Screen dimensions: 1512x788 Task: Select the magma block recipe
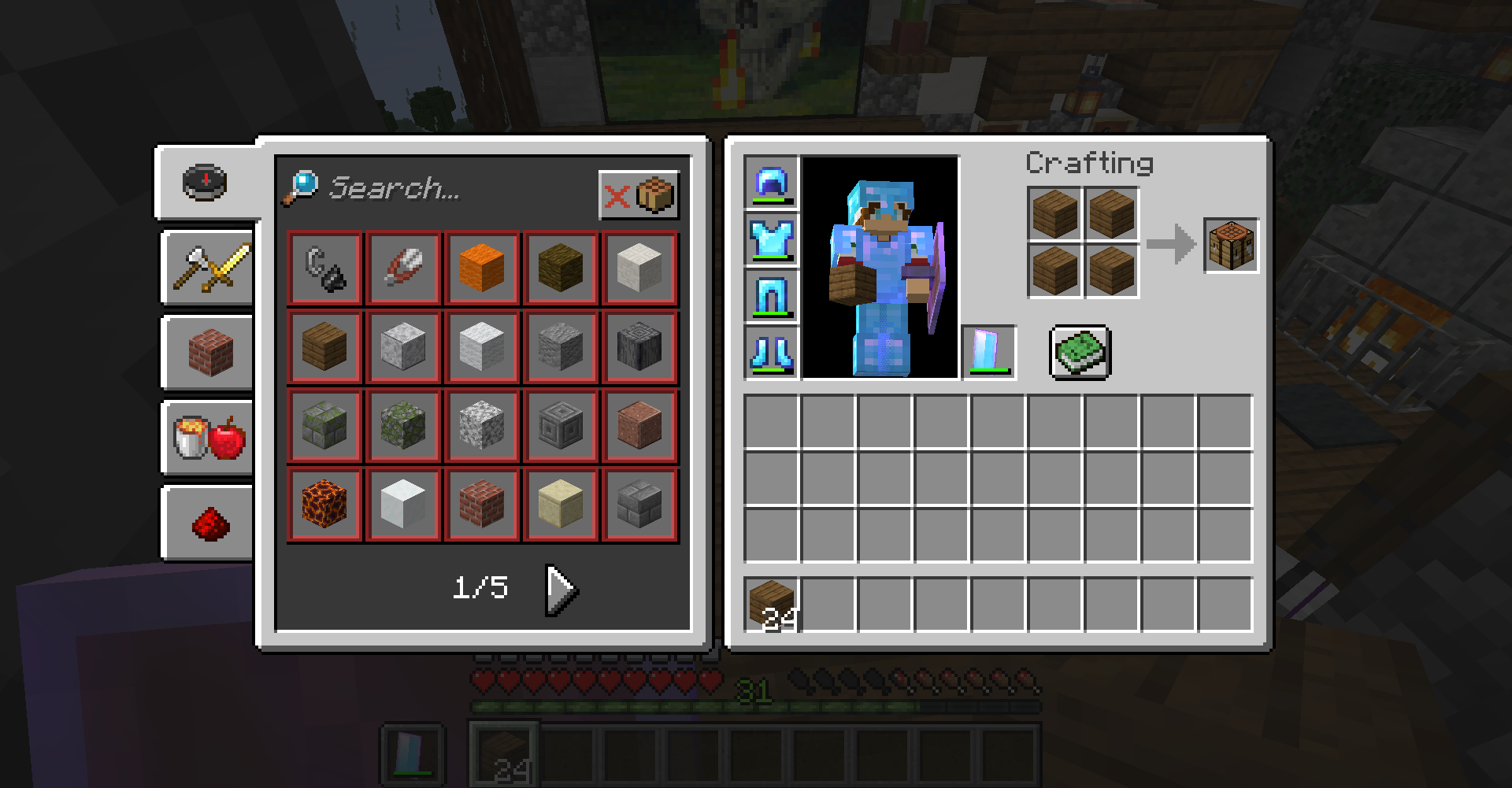(x=324, y=504)
